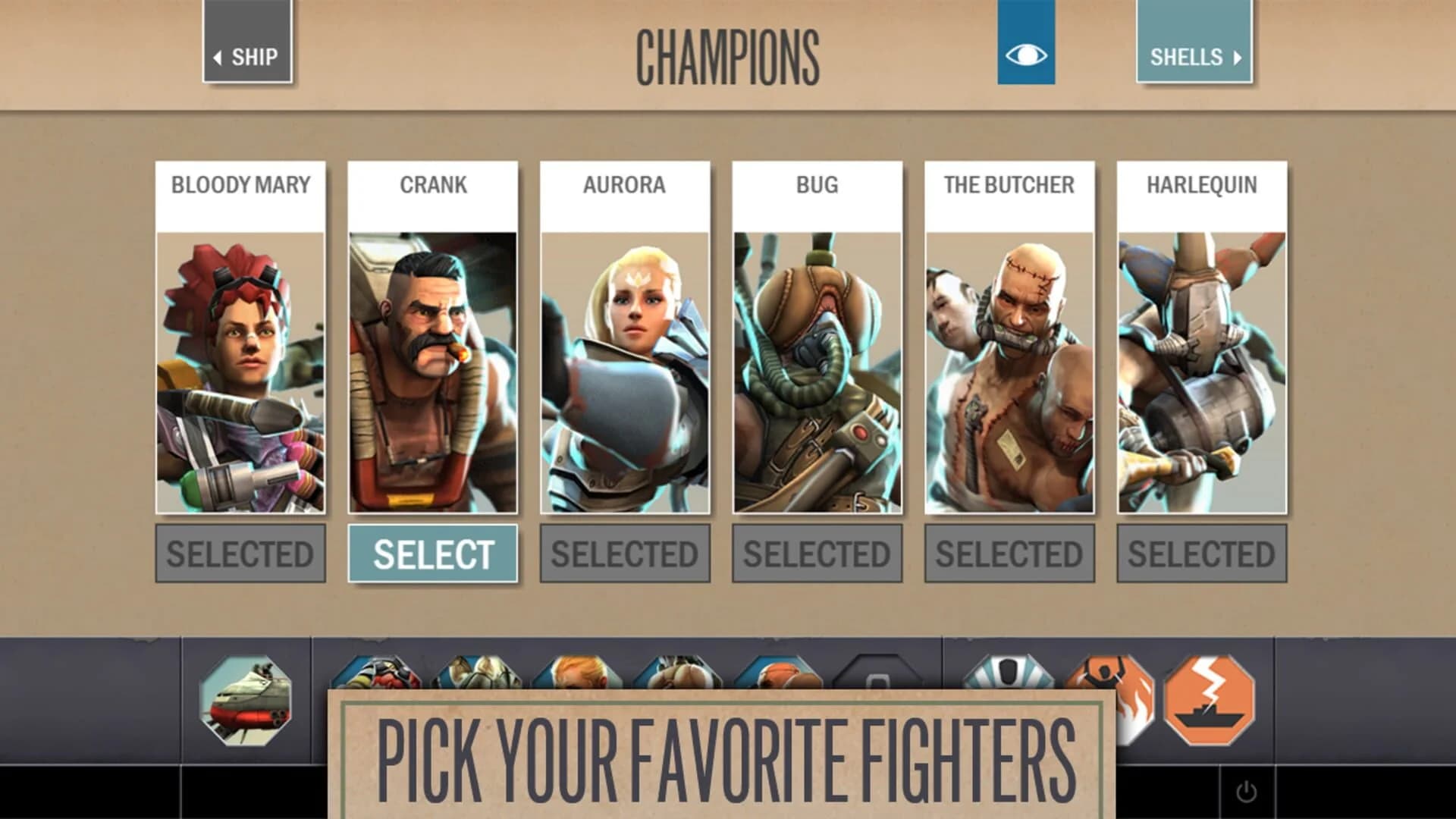Select the blonde fighter's hexagonal portrait icon
This screenshot has width=1456, height=819.
pyautogui.click(x=576, y=675)
